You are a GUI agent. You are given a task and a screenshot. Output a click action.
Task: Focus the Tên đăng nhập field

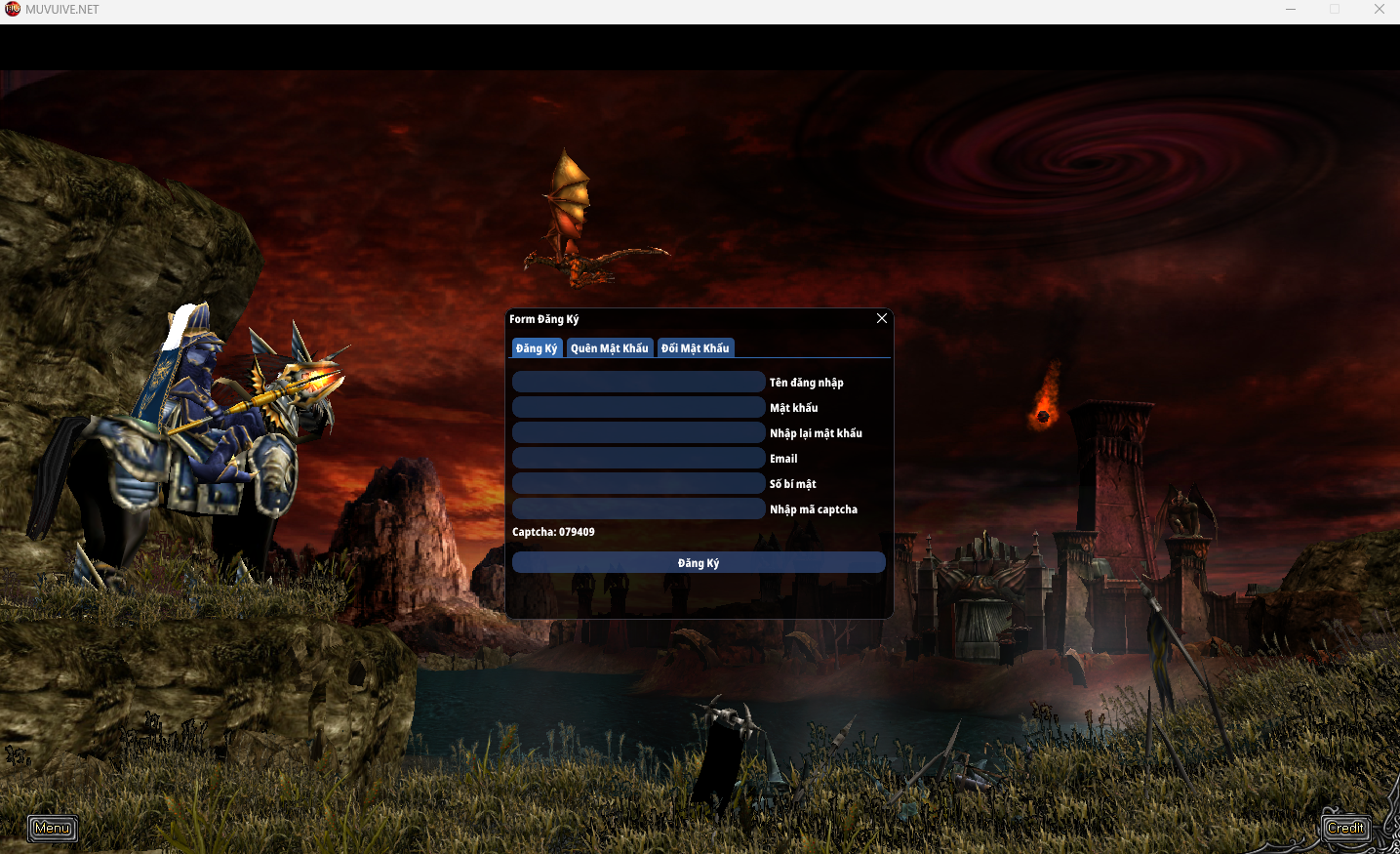coord(638,382)
